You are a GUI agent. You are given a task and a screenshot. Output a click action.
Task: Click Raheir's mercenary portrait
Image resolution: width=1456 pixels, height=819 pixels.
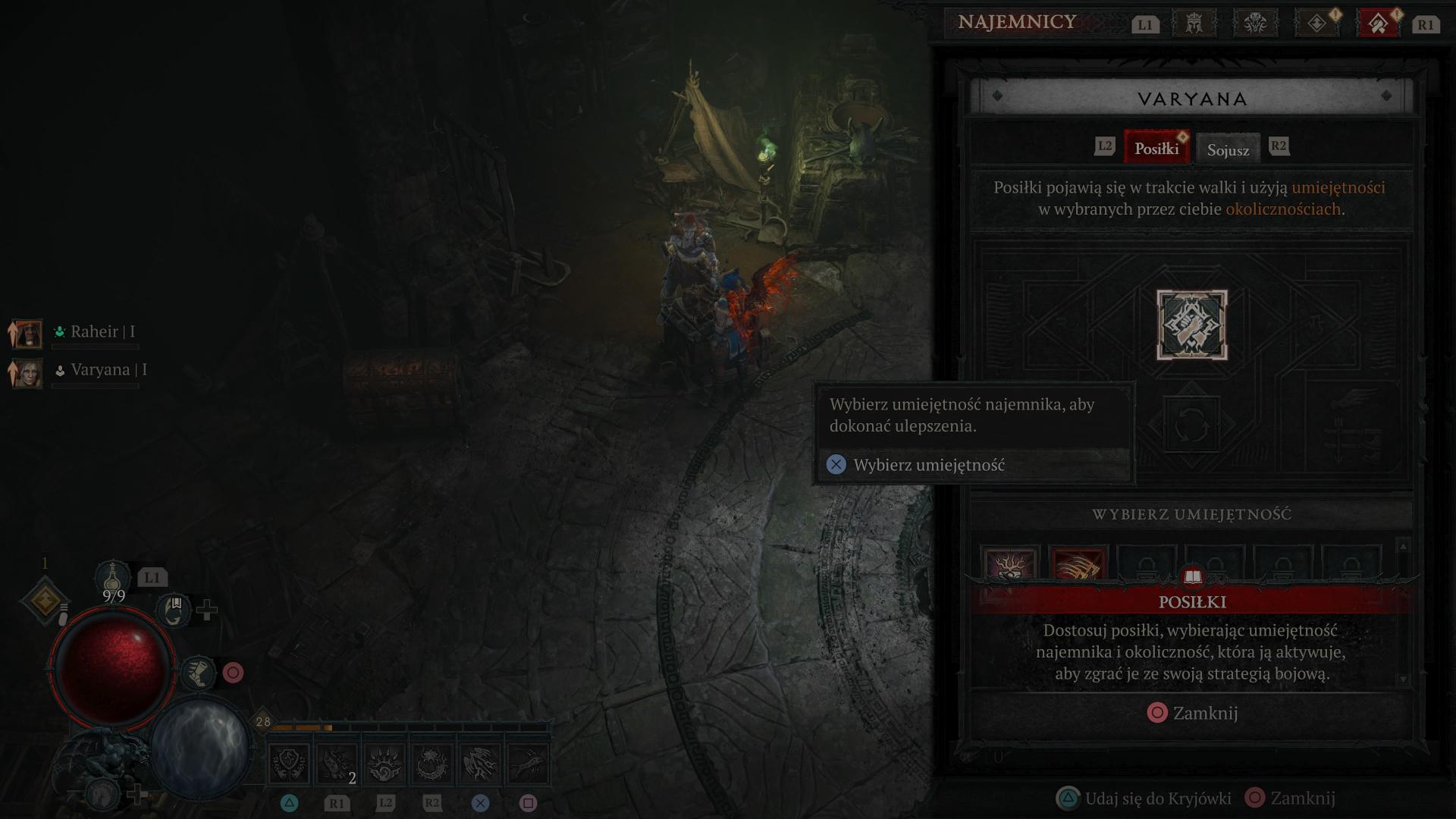pos(28,333)
